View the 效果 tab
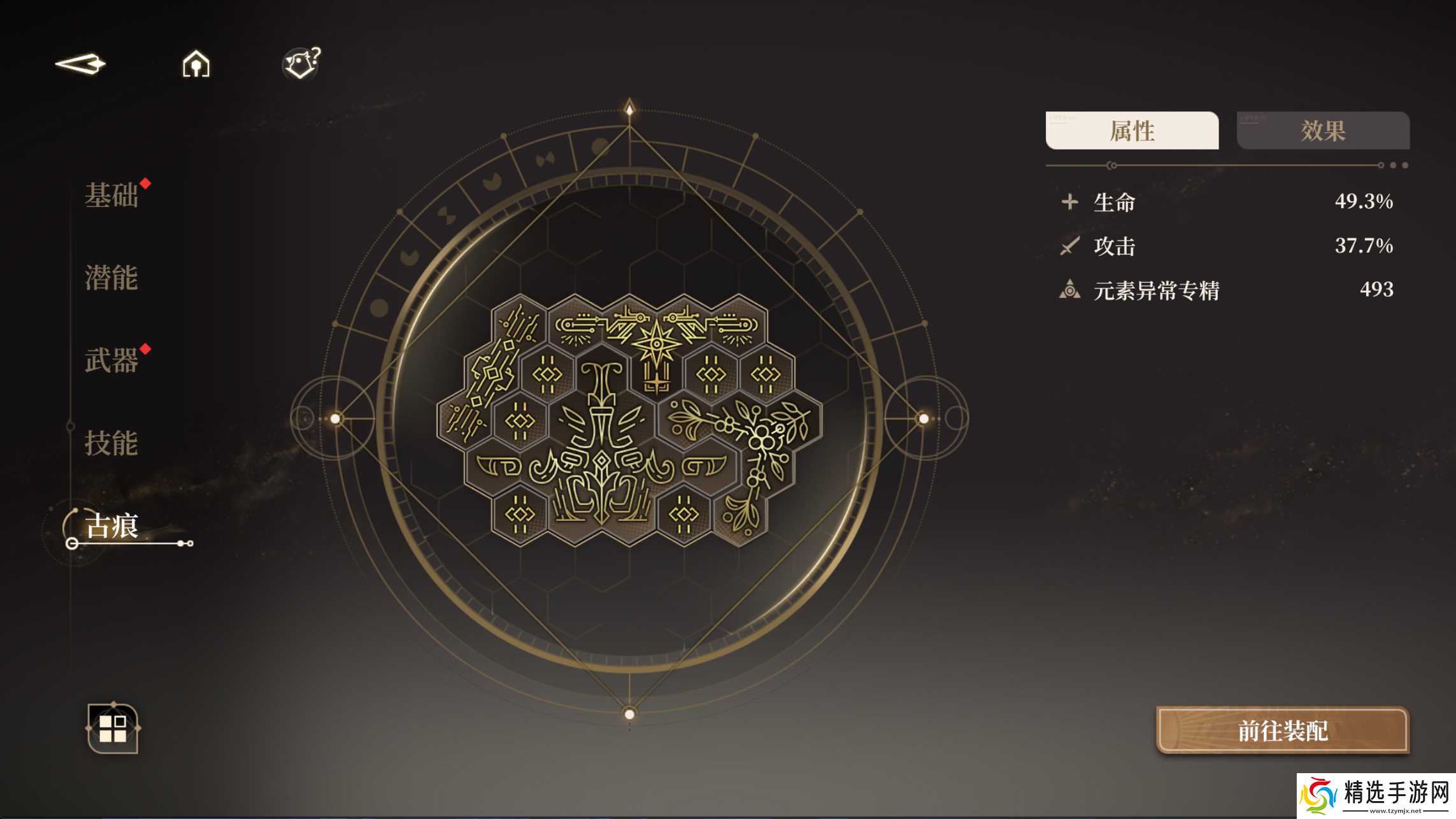 coord(1323,131)
